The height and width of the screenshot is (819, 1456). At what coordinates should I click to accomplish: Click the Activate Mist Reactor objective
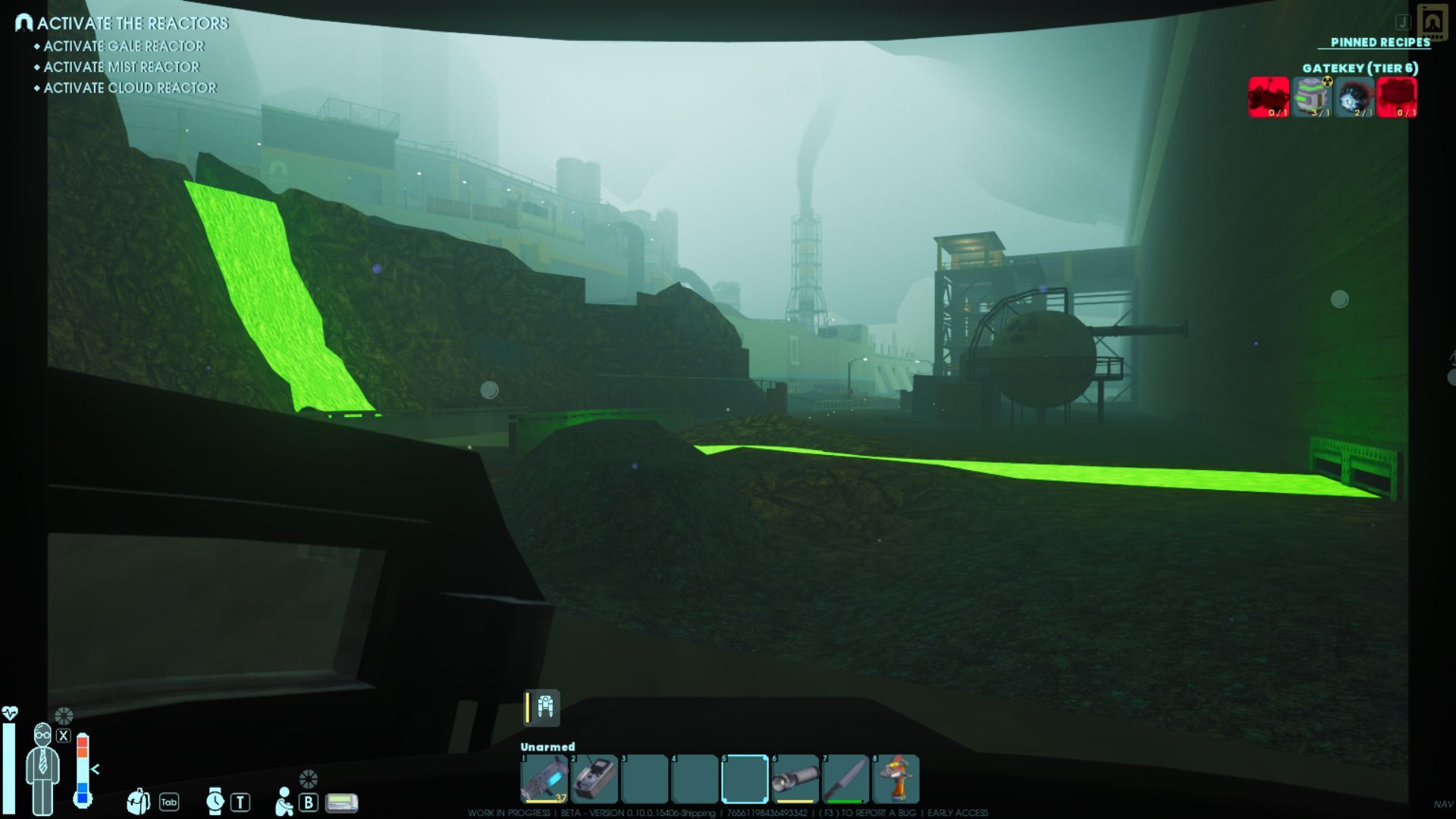coord(121,67)
